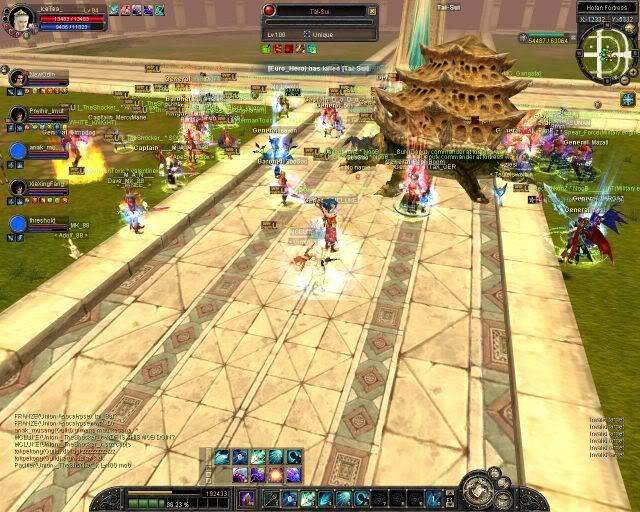
Task: Select party member NewOdin's portrait
Action: point(17,77)
